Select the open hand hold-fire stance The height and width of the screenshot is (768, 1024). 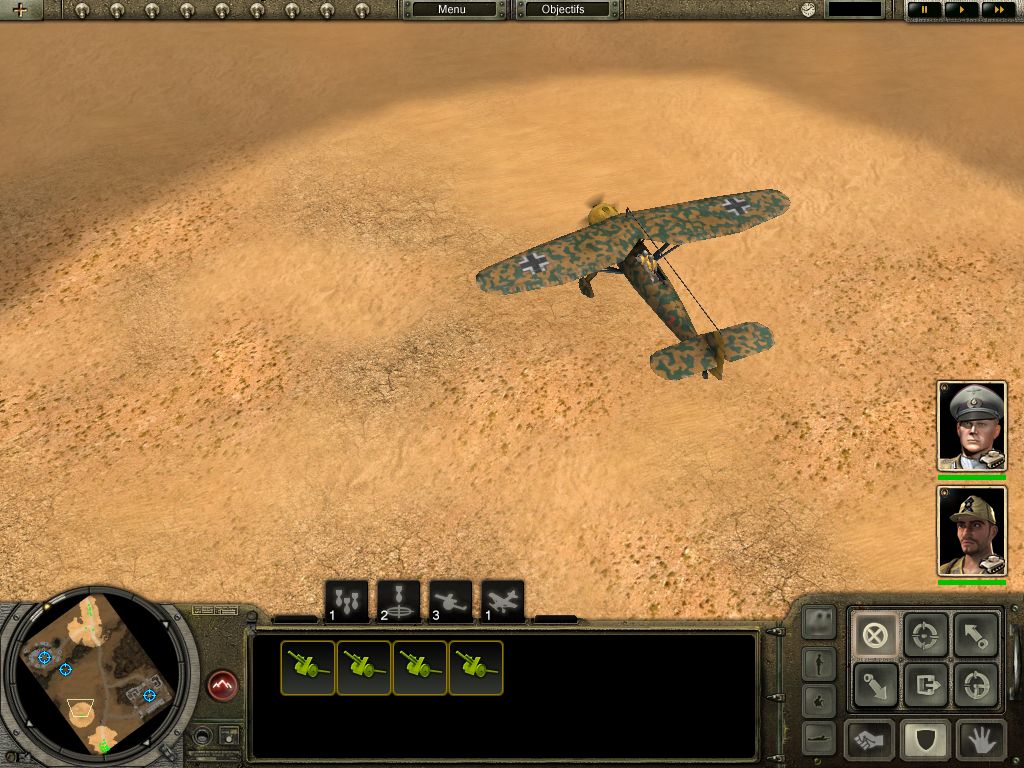point(980,741)
